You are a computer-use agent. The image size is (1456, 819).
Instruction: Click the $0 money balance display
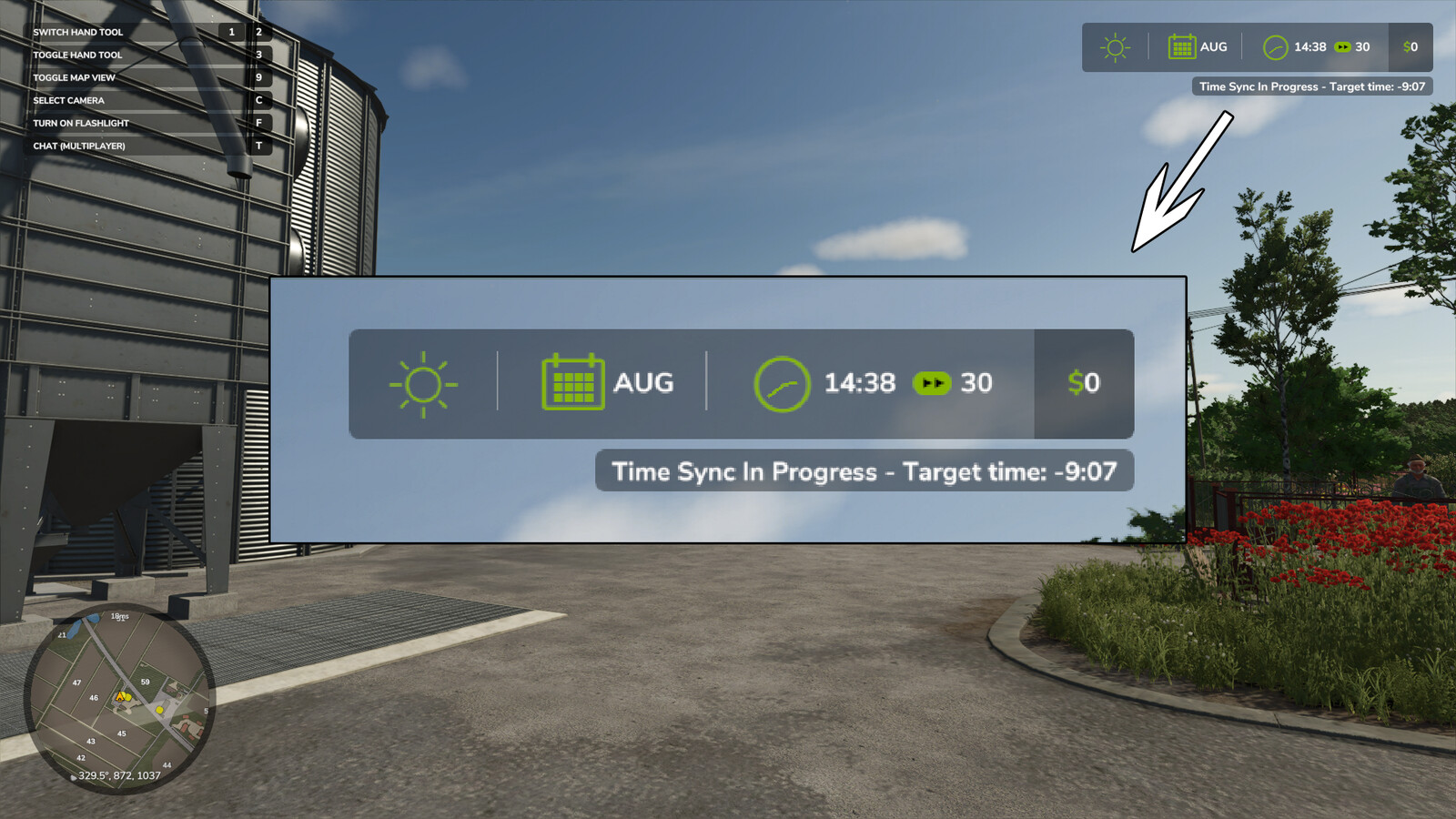pos(1084,383)
